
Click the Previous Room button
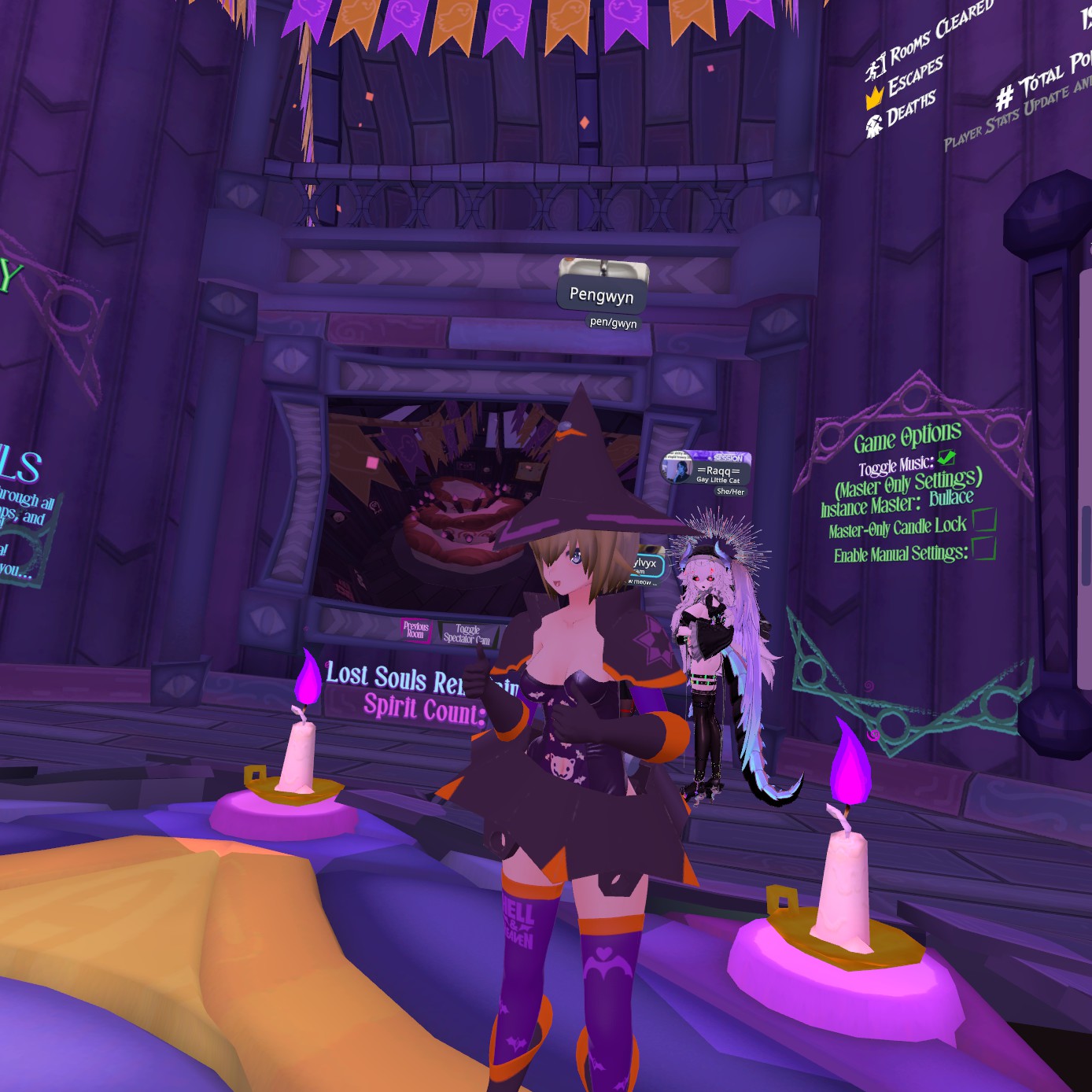tap(415, 630)
